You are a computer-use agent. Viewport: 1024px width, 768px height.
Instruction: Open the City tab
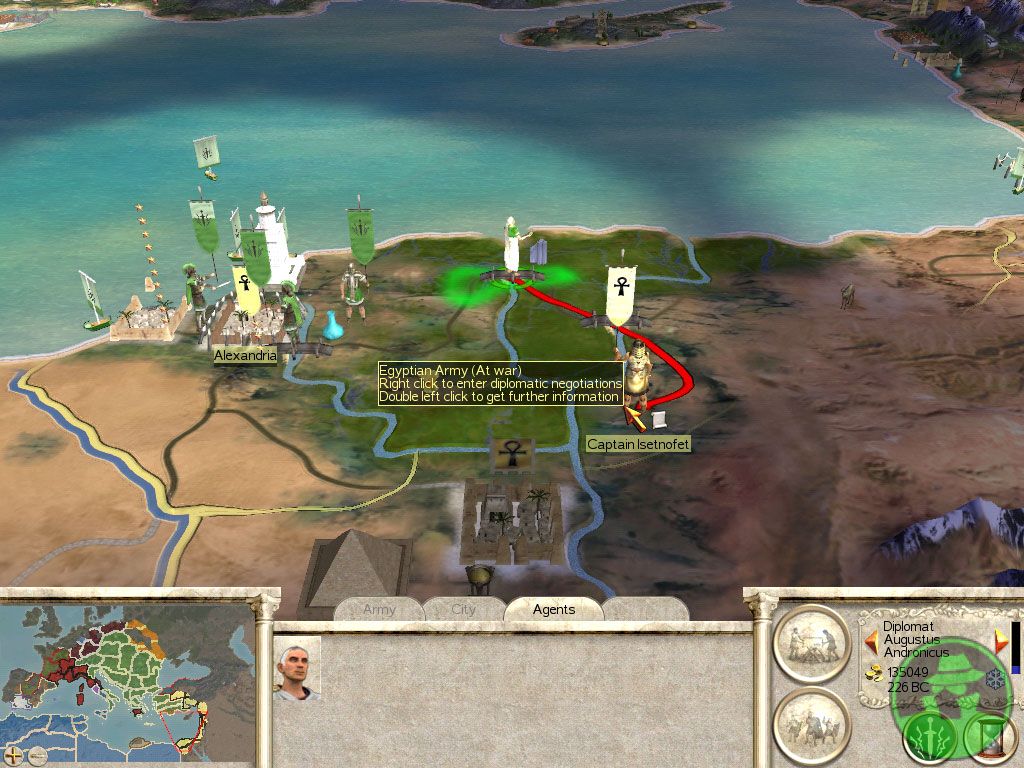(464, 609)
